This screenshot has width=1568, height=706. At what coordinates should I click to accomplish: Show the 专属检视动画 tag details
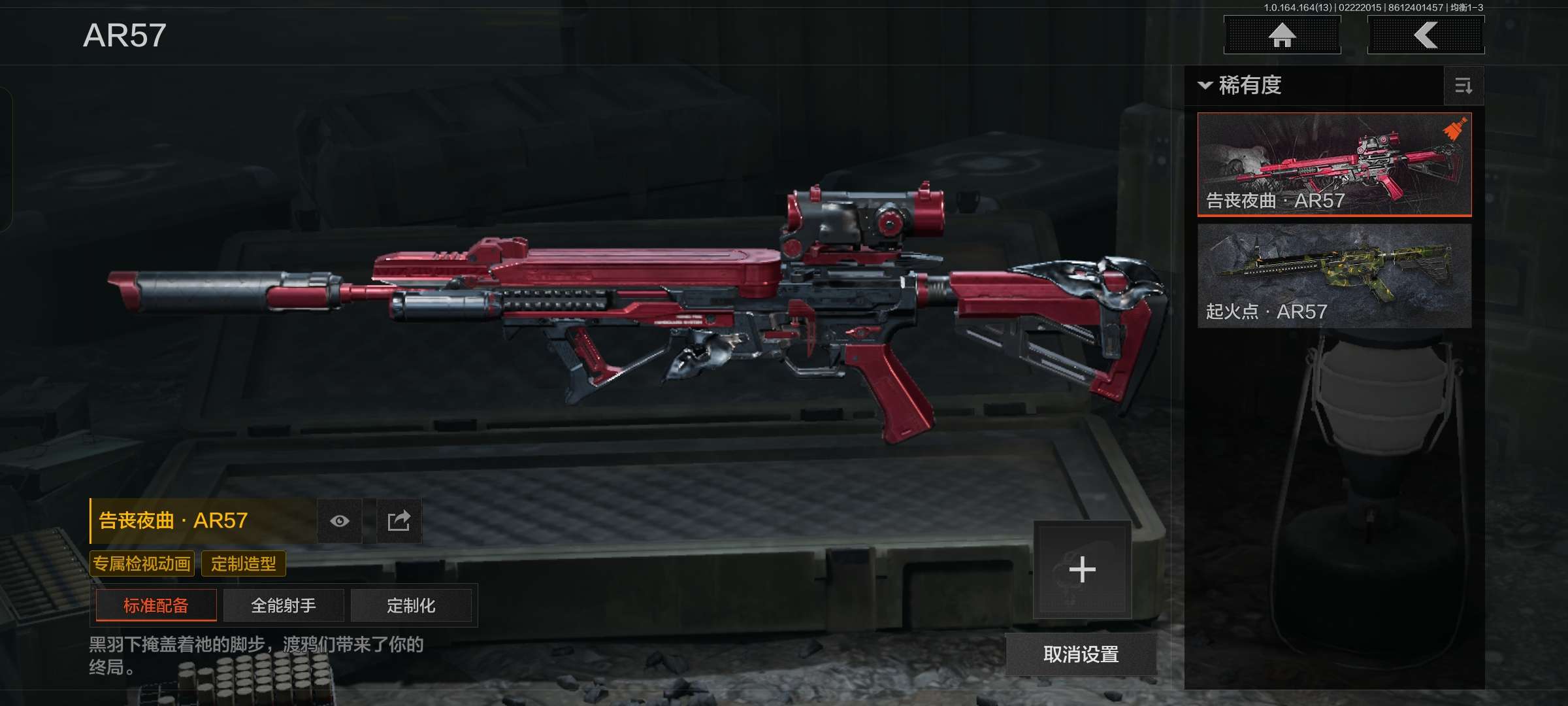[x=142, y=563]
